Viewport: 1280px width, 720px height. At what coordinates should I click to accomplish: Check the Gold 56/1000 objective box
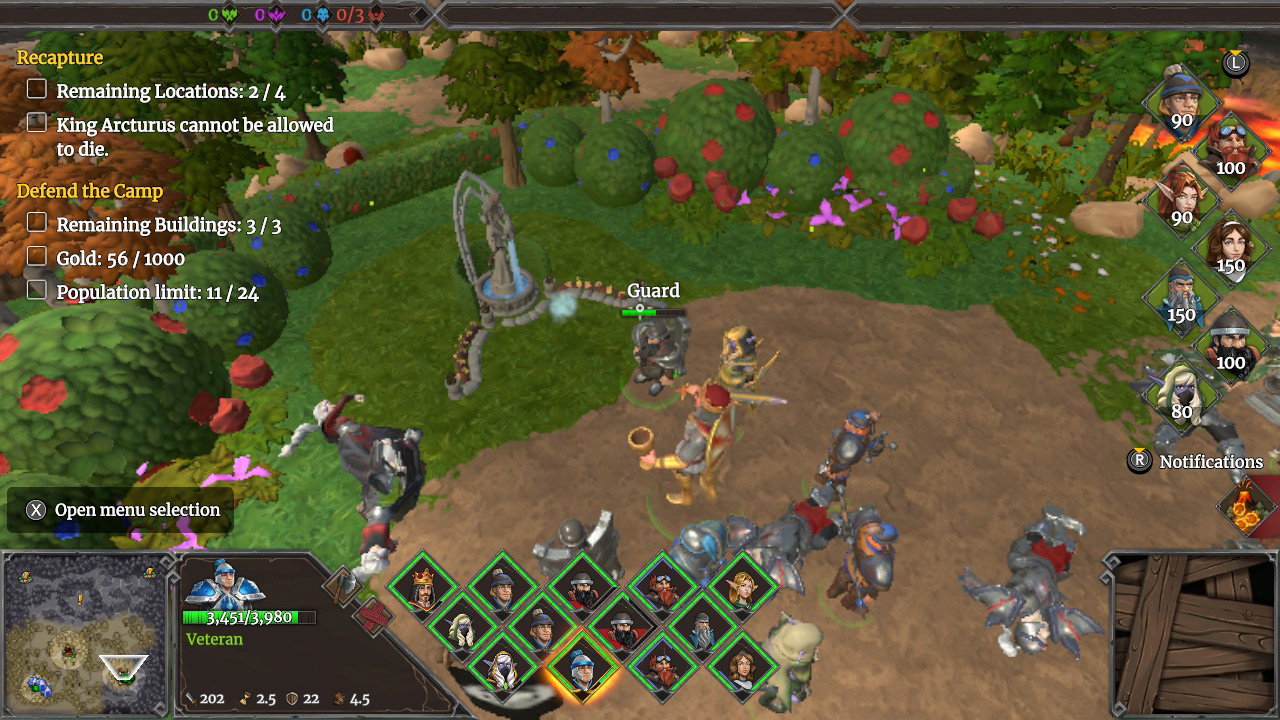pyautogui.click(x=36, y=257)
